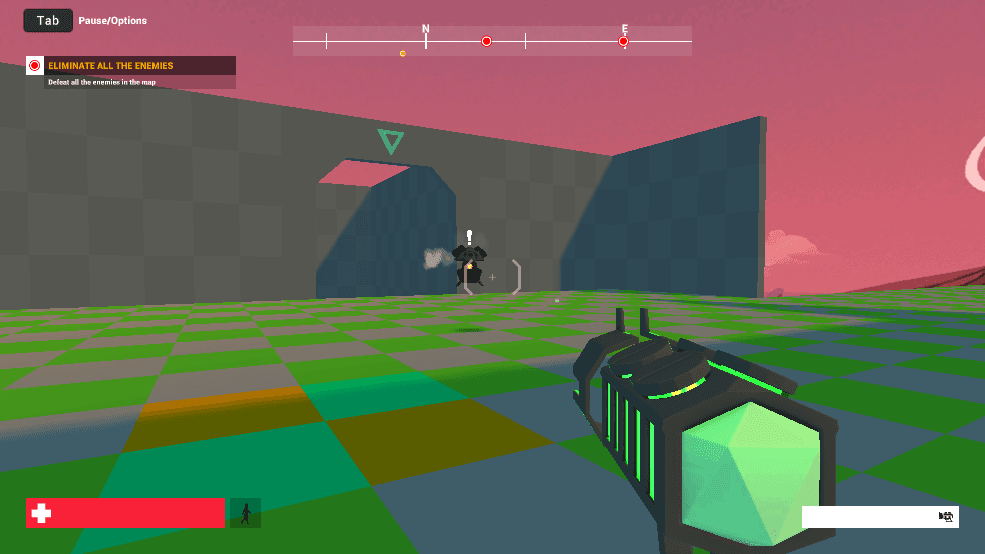
Task: Click the red objective icon beside the title
Action: [x=35, y=66]
